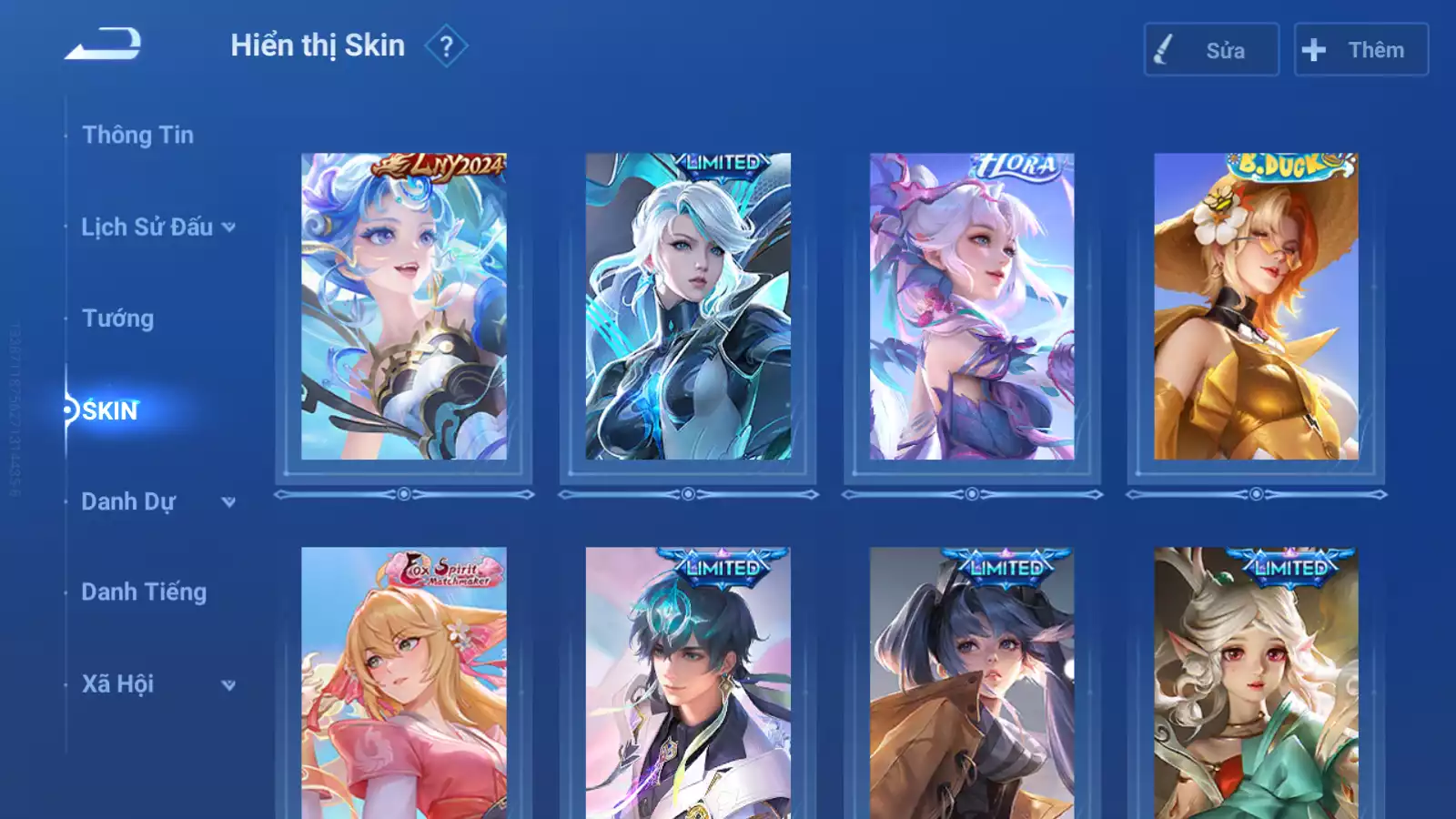Viewport: 1456px width, 819px height.
Task: Select the LNY2024 skin card
Action: (x=404, y=307)
